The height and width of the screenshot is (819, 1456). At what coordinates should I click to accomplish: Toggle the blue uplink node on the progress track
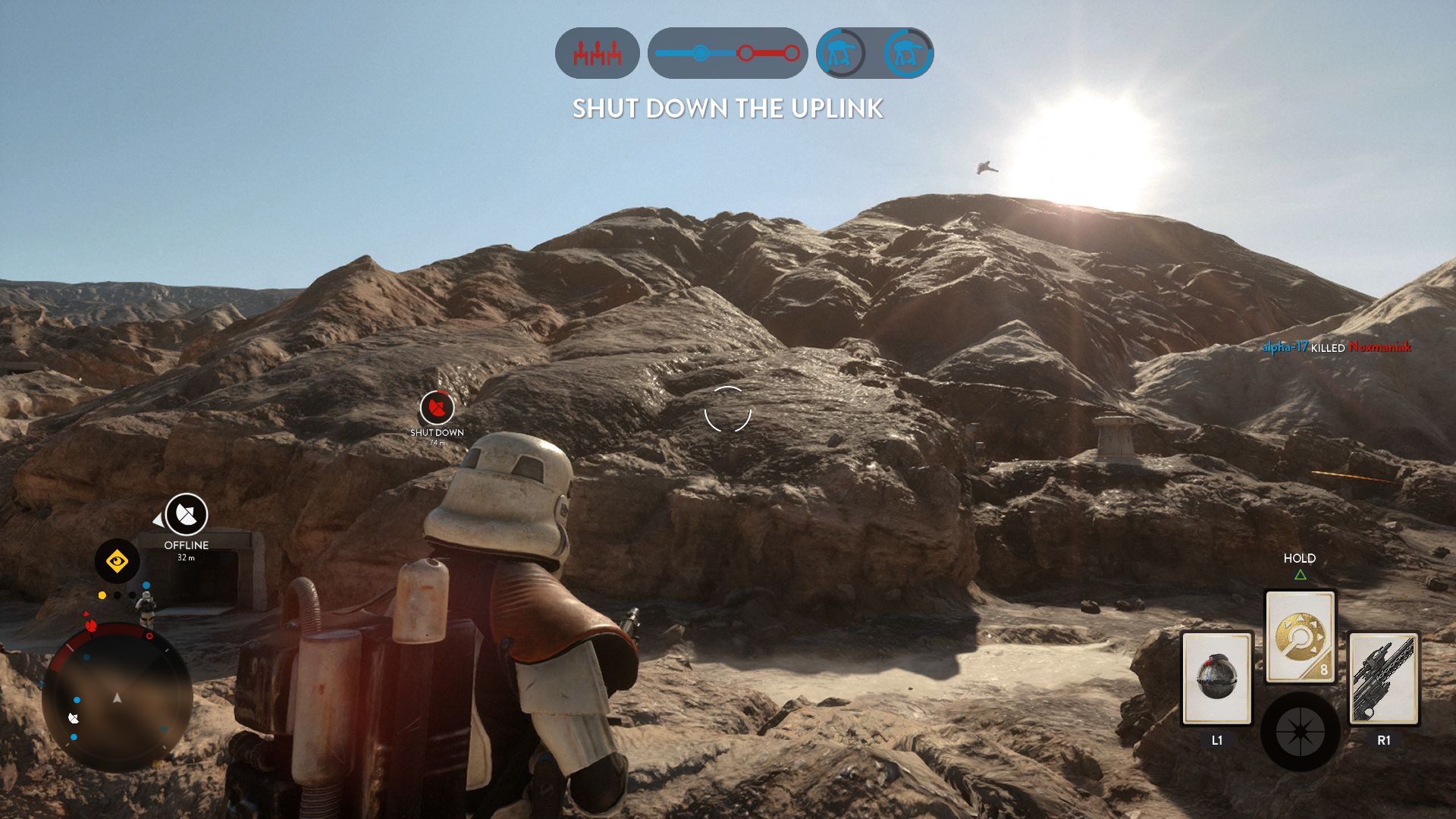pos(699,53)
